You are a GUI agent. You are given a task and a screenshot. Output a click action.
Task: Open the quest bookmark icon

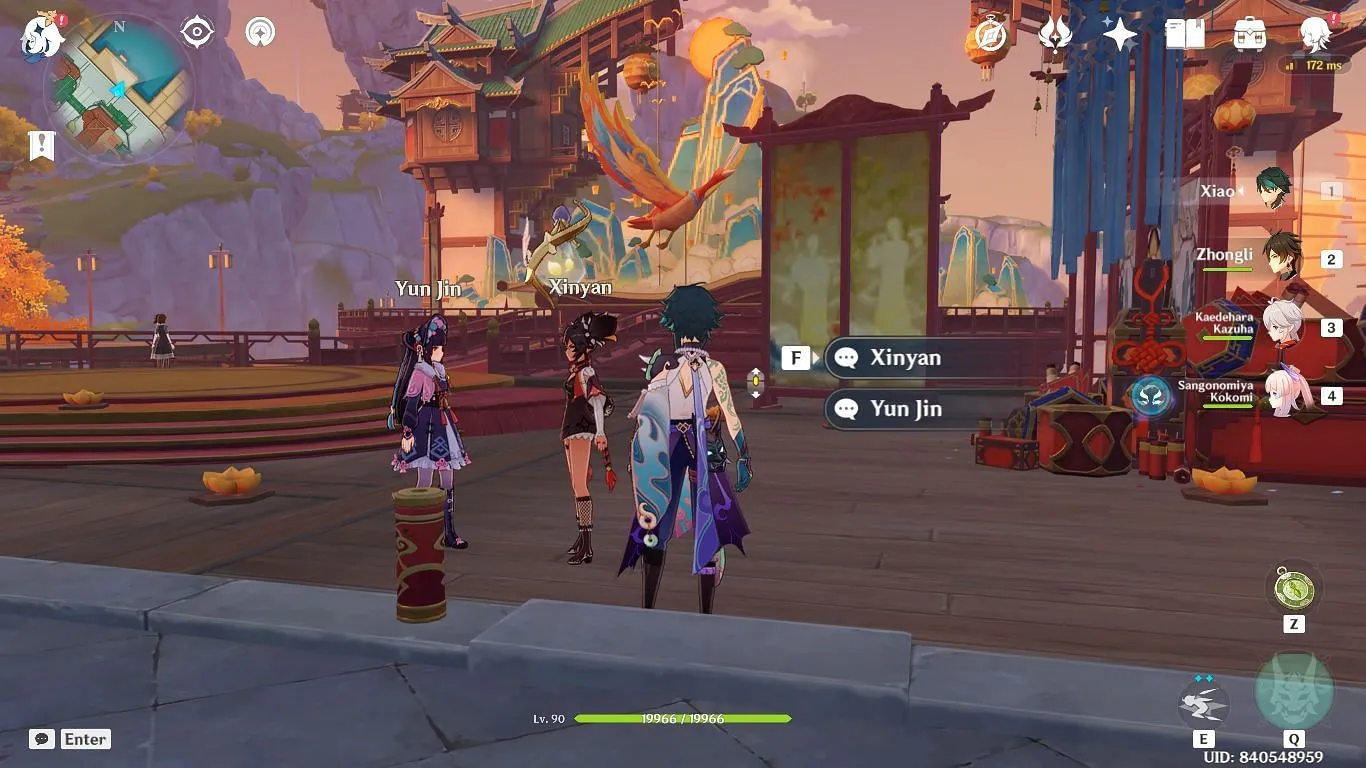(x=41, y=146)
